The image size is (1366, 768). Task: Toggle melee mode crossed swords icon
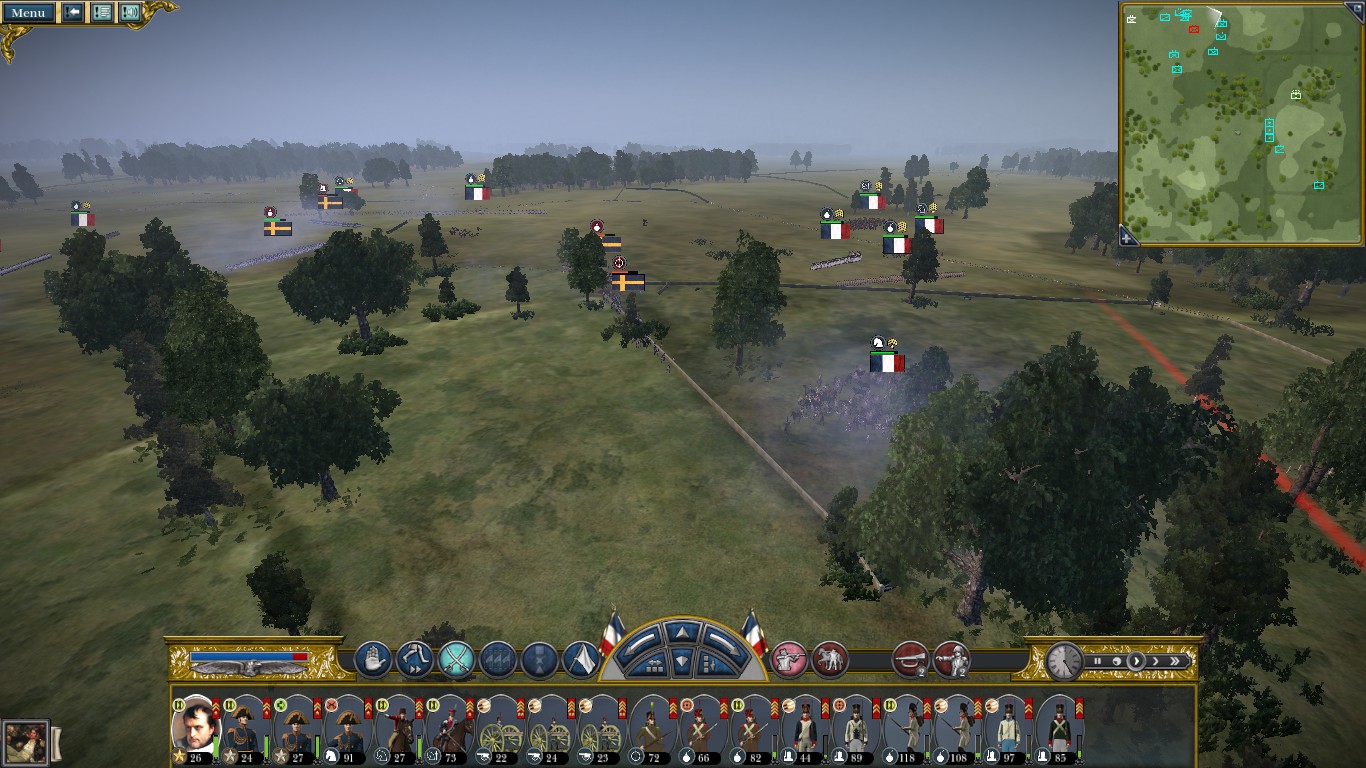click(x=456, y=660)
